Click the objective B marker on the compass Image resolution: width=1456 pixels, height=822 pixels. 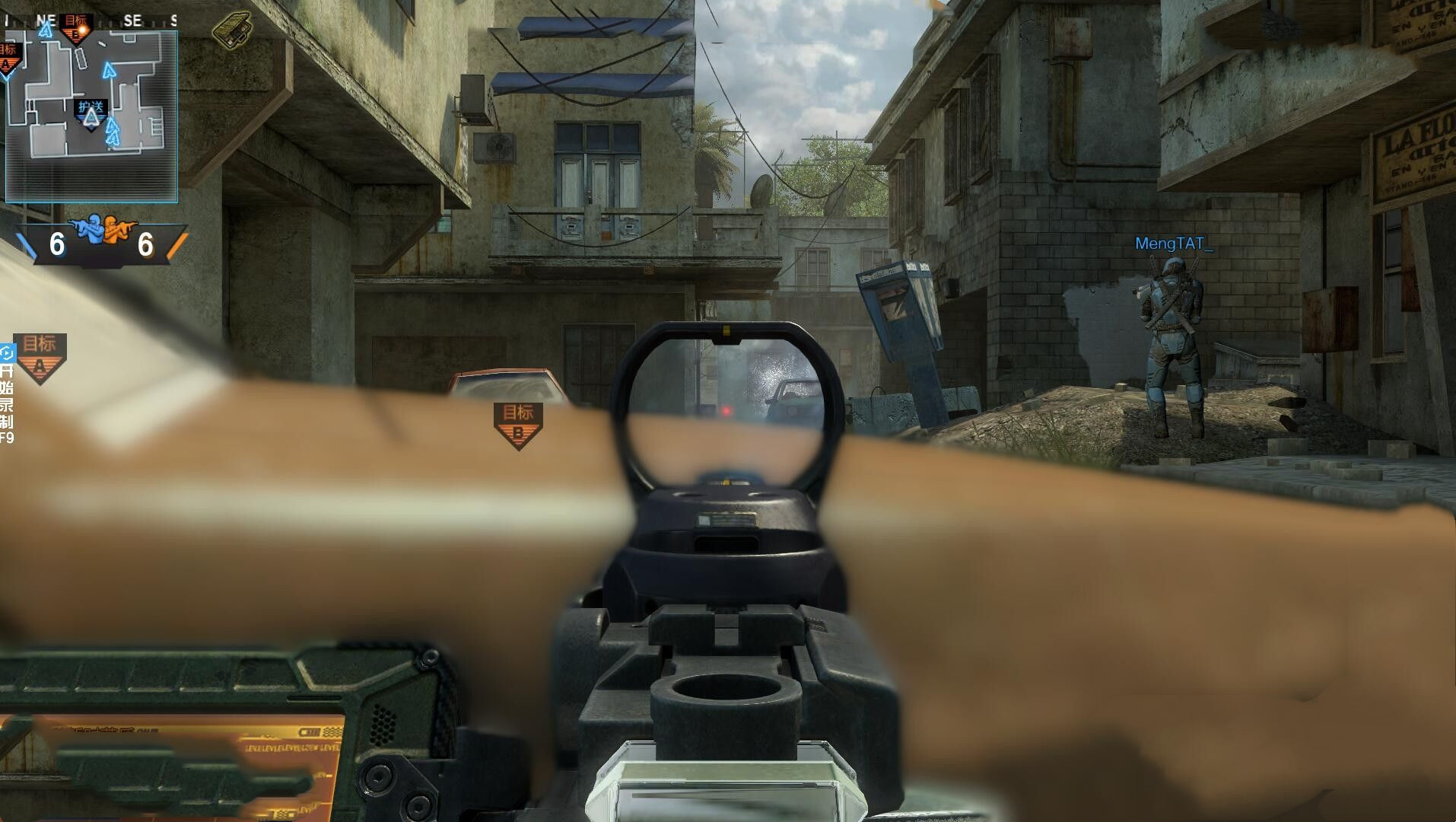pos(76,25)
